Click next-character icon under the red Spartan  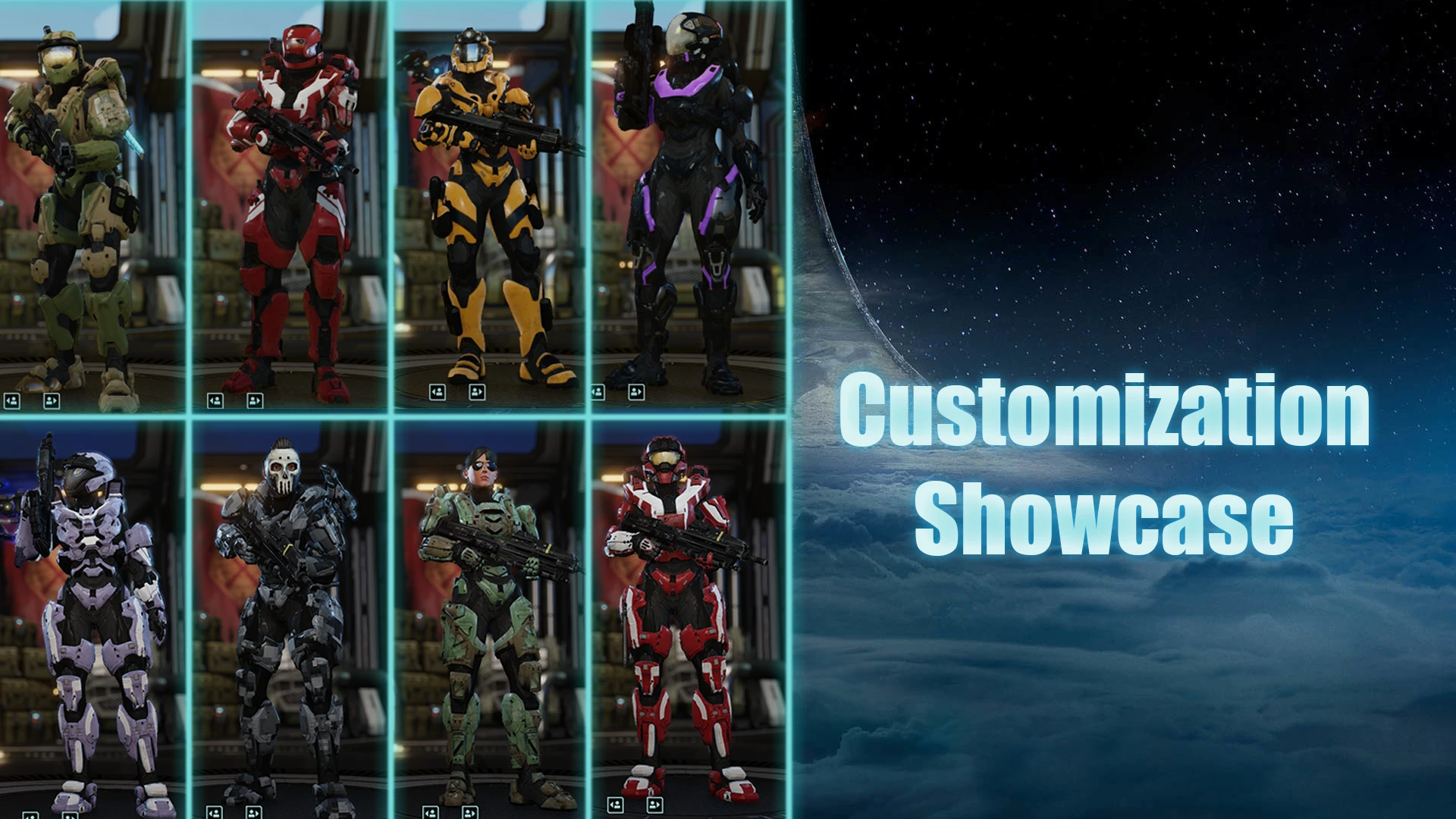click(255, 400)
